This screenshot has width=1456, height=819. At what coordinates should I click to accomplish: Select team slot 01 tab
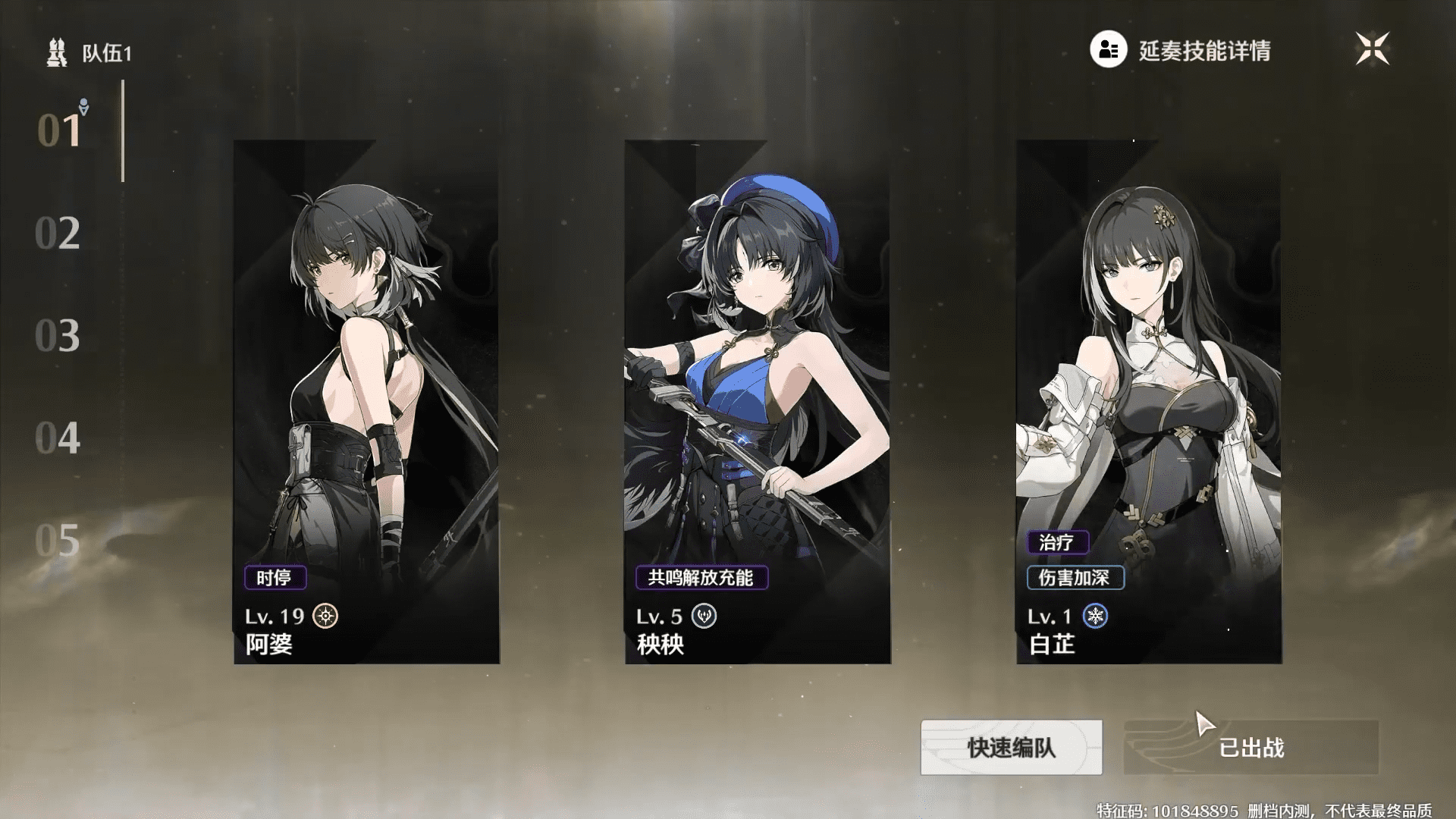click(x=59, y=130)
